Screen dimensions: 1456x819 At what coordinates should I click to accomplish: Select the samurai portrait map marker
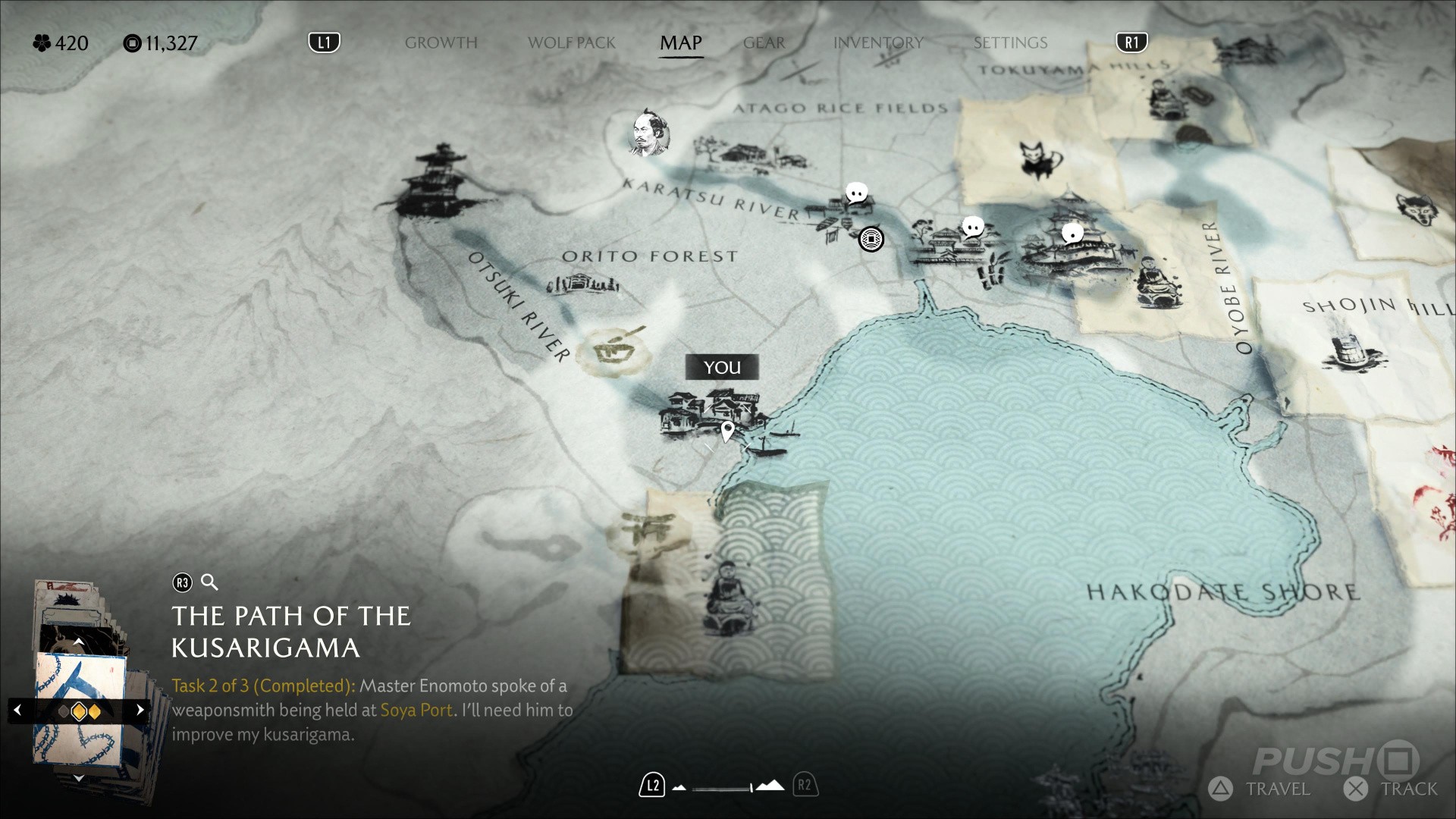click(x=648, y=133)
